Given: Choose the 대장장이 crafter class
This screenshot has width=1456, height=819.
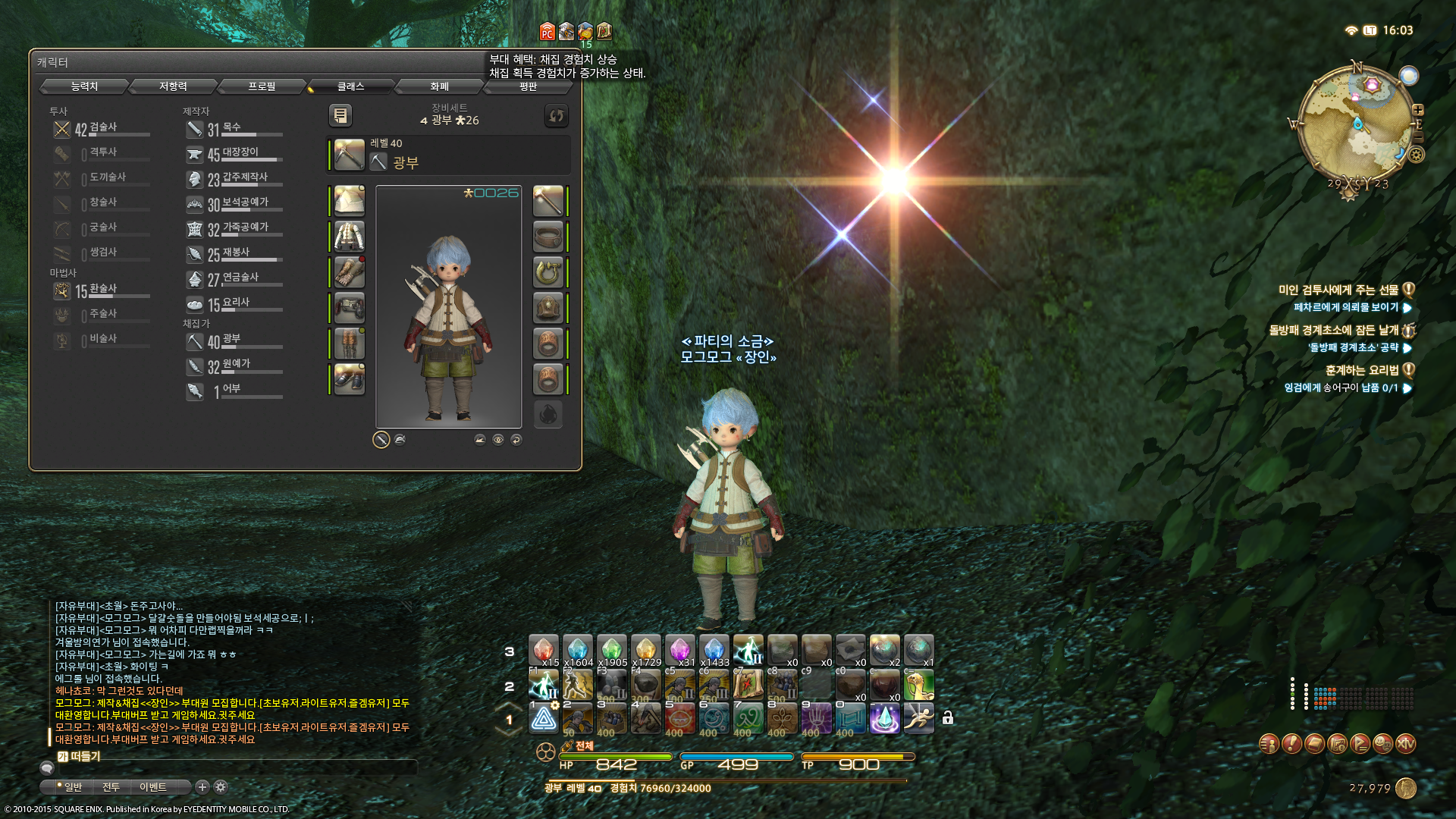Looking at the screenshot, I should (x=239, y=154).
